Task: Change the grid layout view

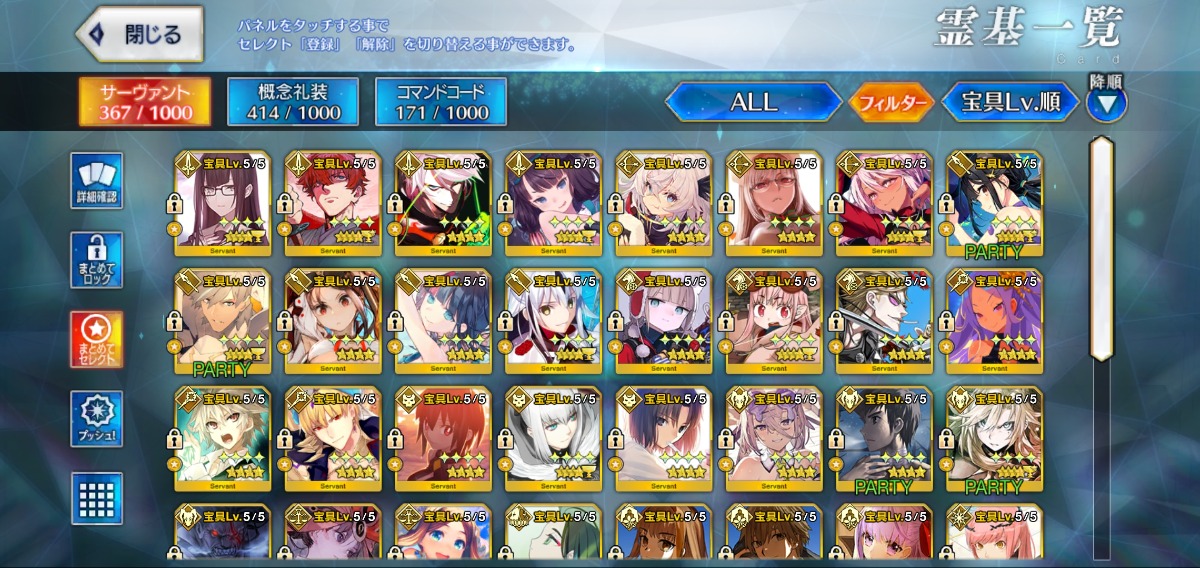Action: (x=97, y=498)
